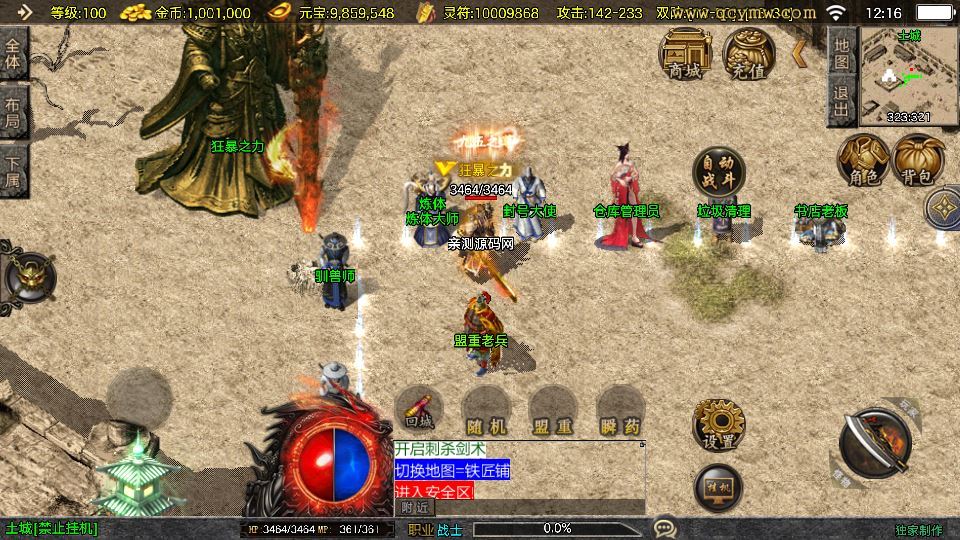Select the 随机 teleport slot

click(487, 411)
